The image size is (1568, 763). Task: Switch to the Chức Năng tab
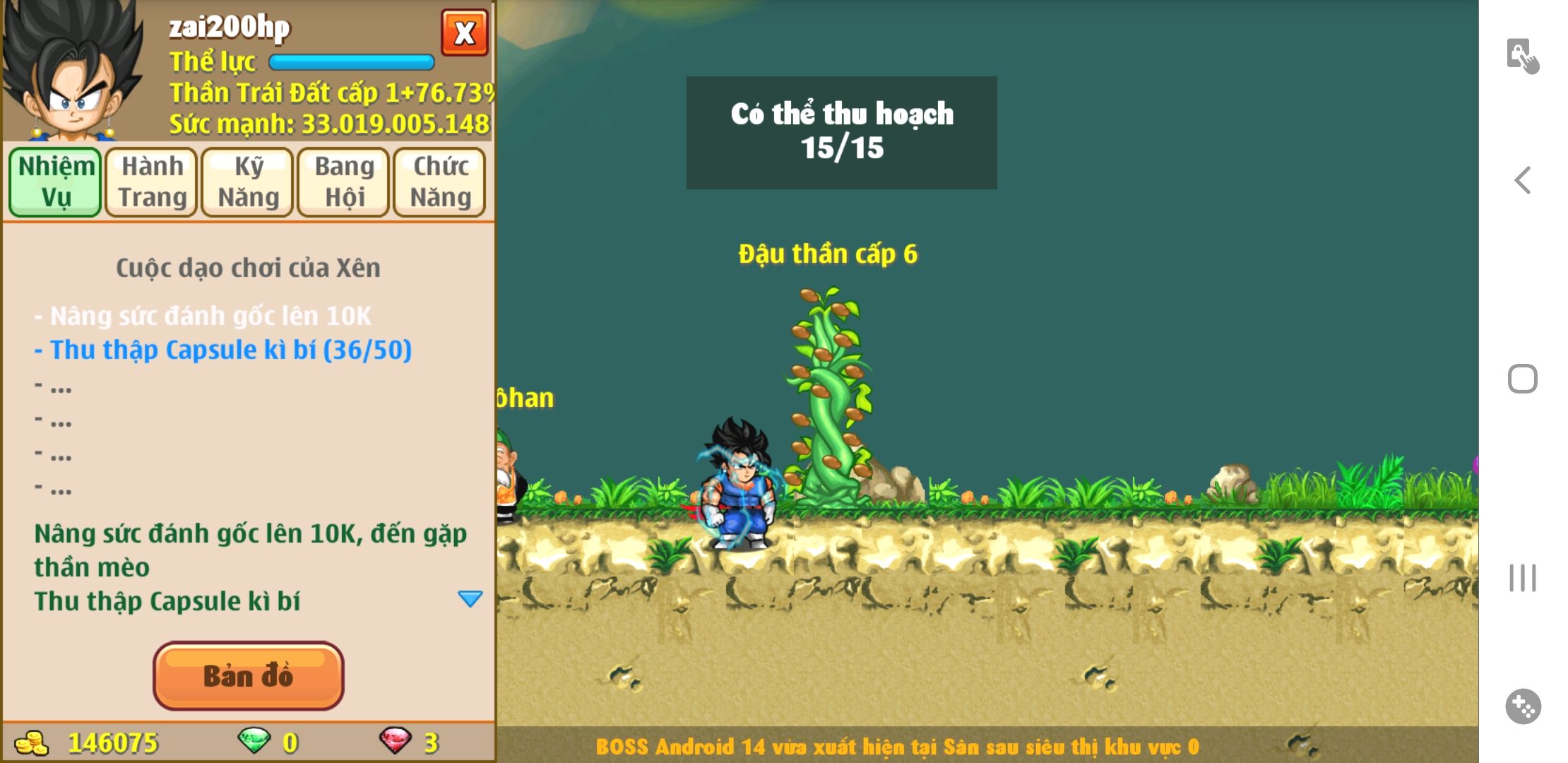click(440, 182)
